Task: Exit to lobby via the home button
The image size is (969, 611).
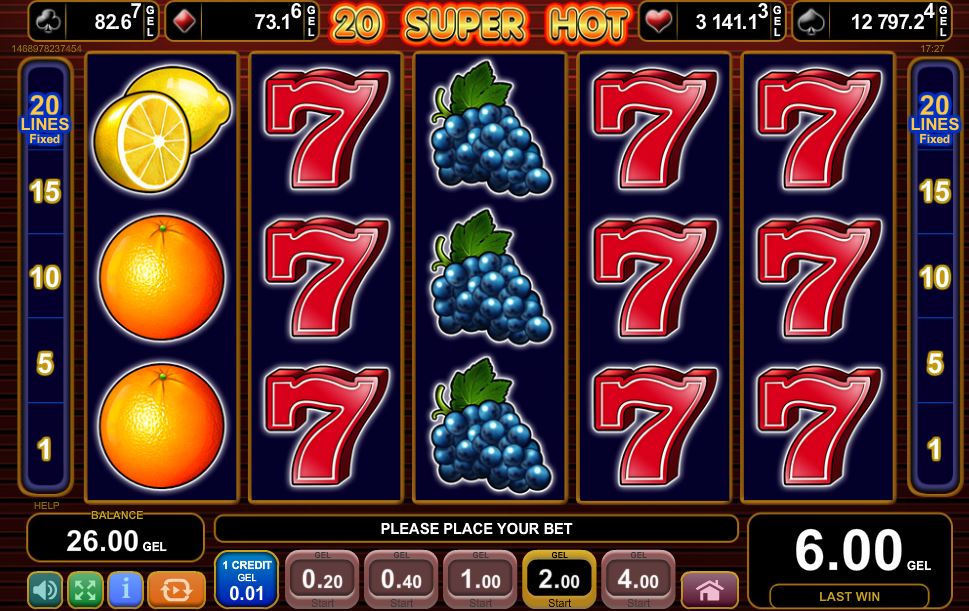Action: pyautogui.click(x=709, y=589)
